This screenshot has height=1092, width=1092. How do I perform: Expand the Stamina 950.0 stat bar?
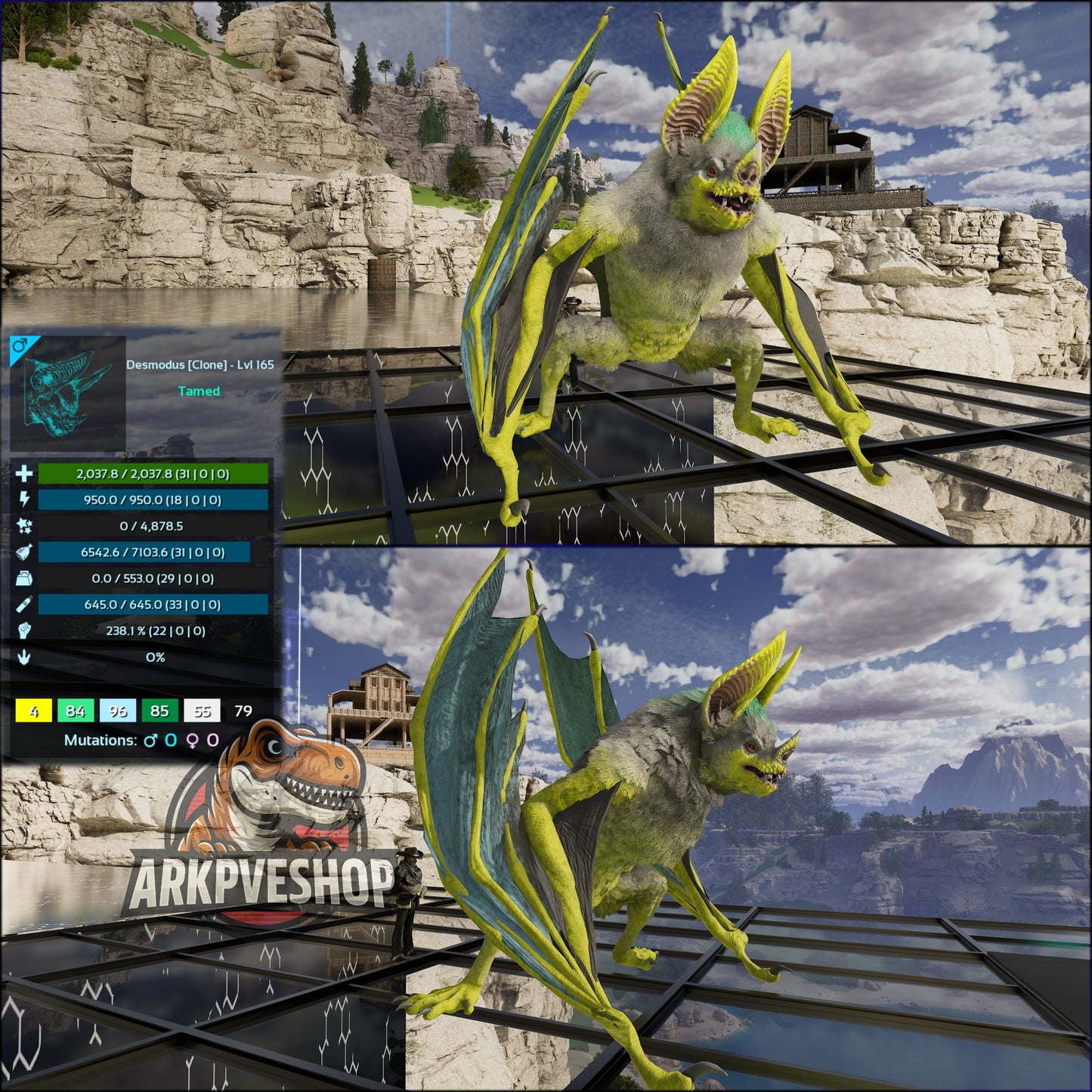click(153, 500)
